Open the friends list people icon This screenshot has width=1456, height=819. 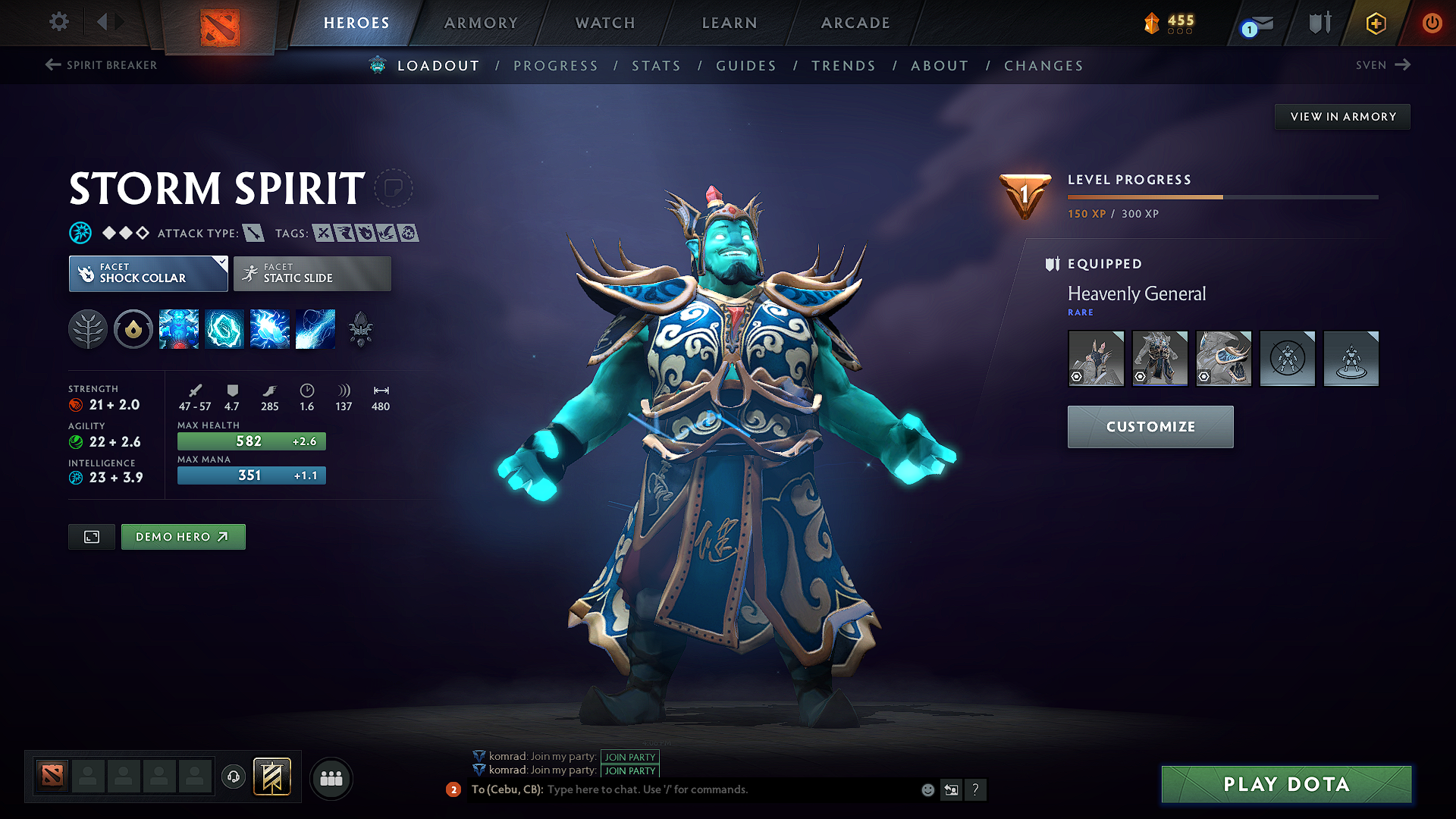pyautogui.click(x=331, y=777)
